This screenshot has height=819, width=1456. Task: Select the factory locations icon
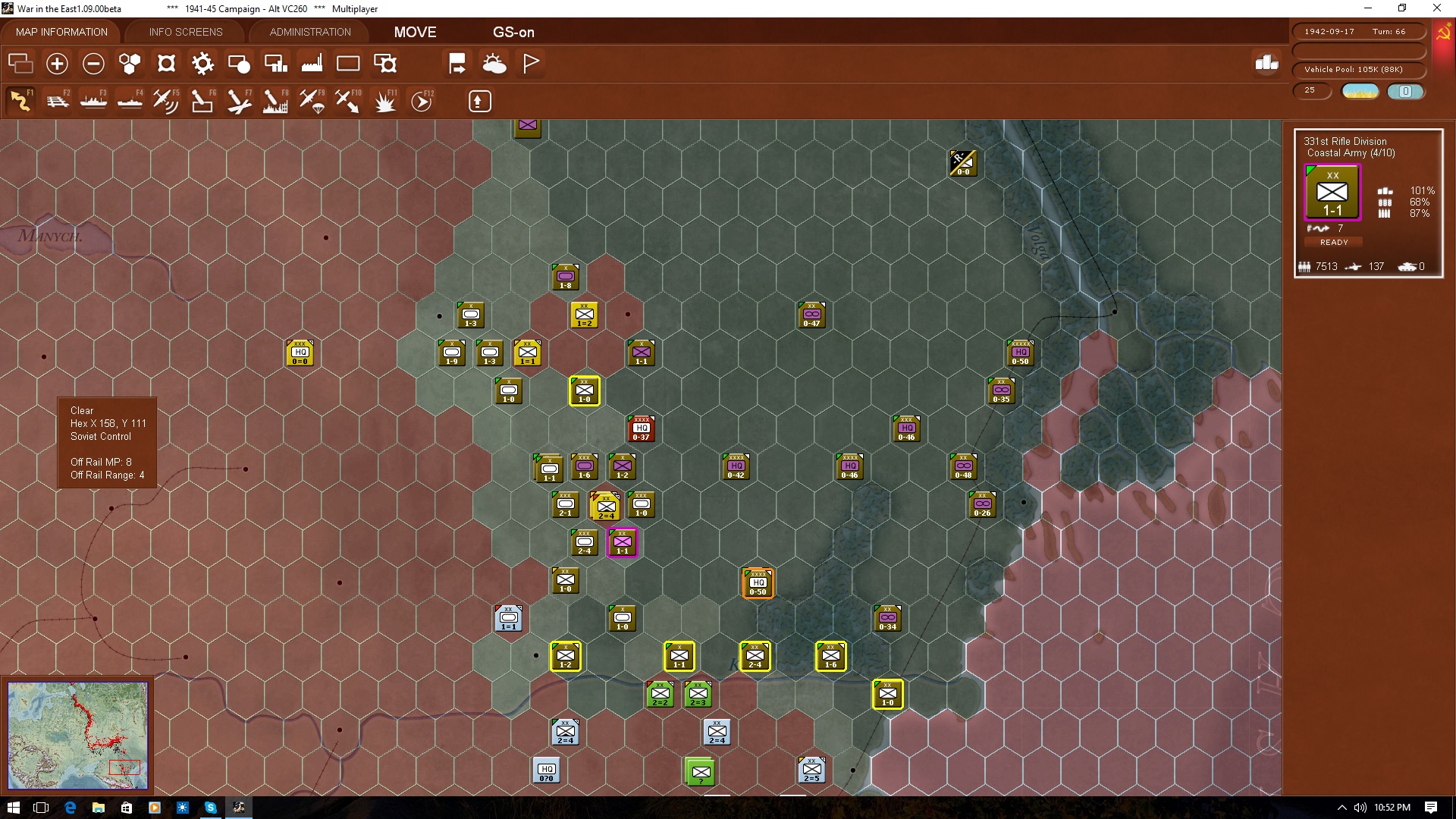(x=312, y=64)
